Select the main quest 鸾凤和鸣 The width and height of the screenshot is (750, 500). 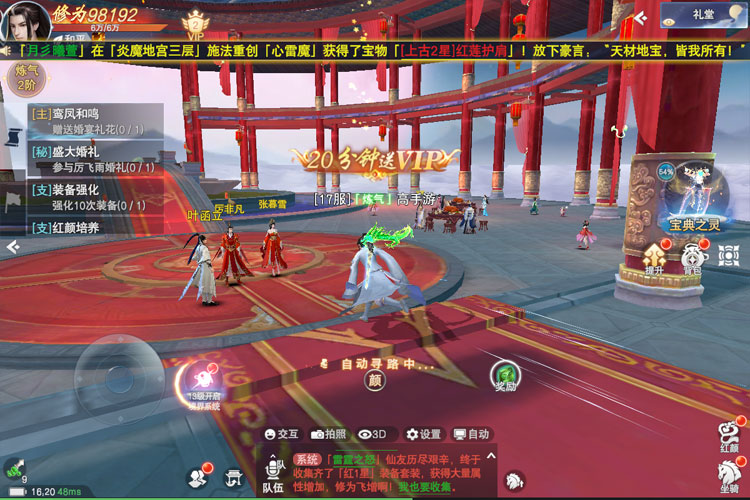pos(90,122)
